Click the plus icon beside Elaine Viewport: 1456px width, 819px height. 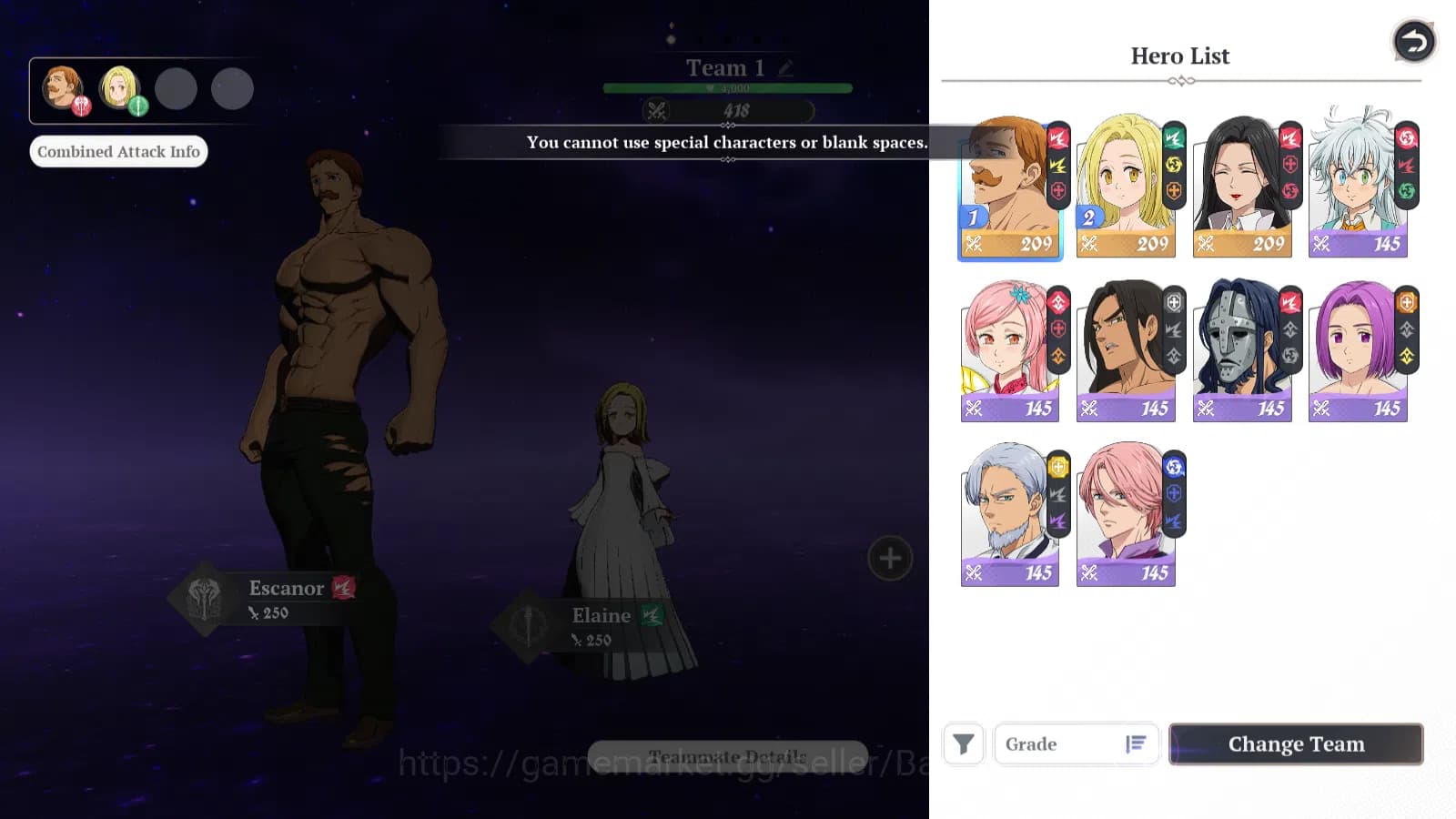click(x=889, y=558)
